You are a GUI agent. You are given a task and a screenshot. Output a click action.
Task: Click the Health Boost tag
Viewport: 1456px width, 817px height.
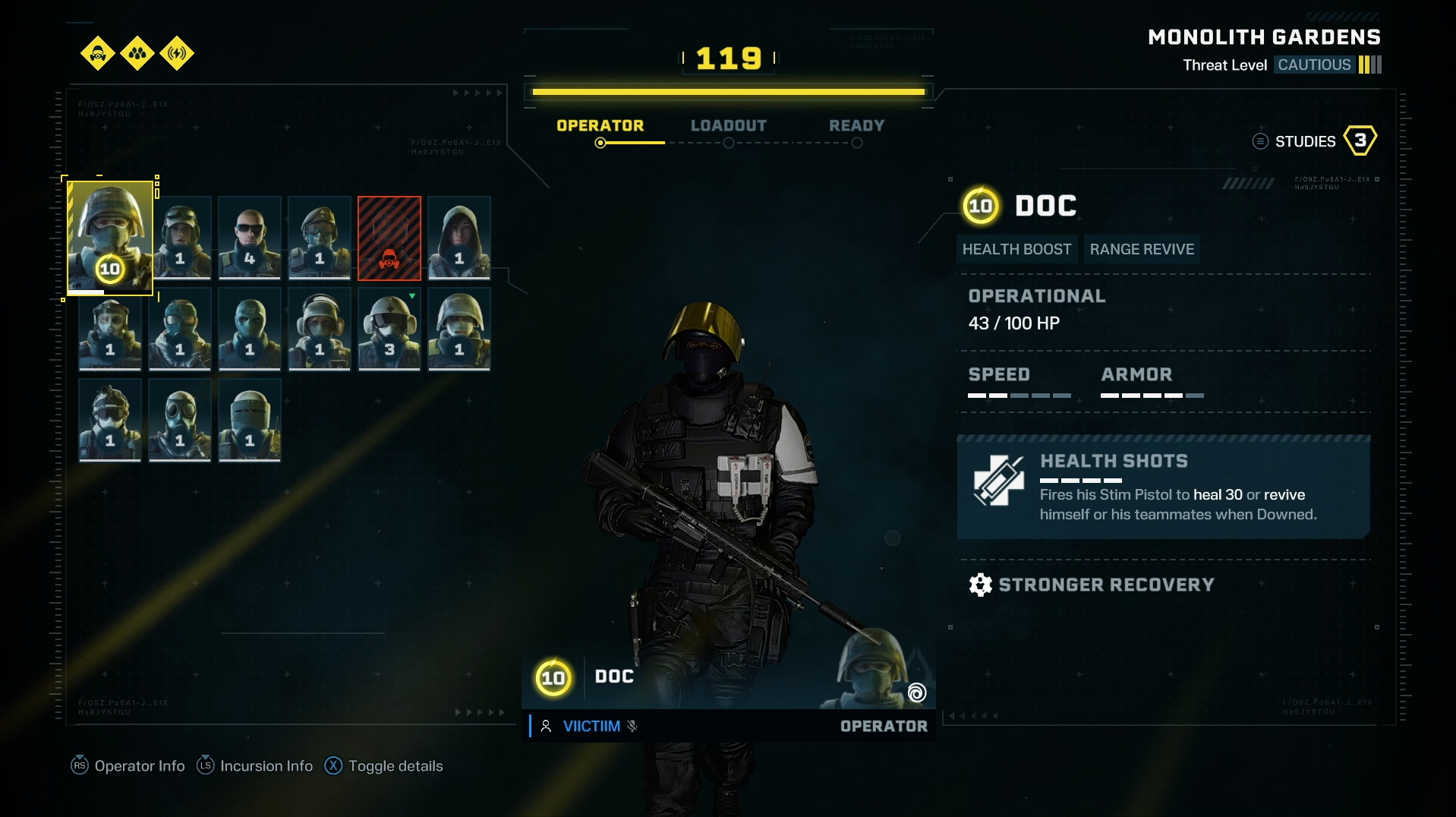click(1016, 249)
